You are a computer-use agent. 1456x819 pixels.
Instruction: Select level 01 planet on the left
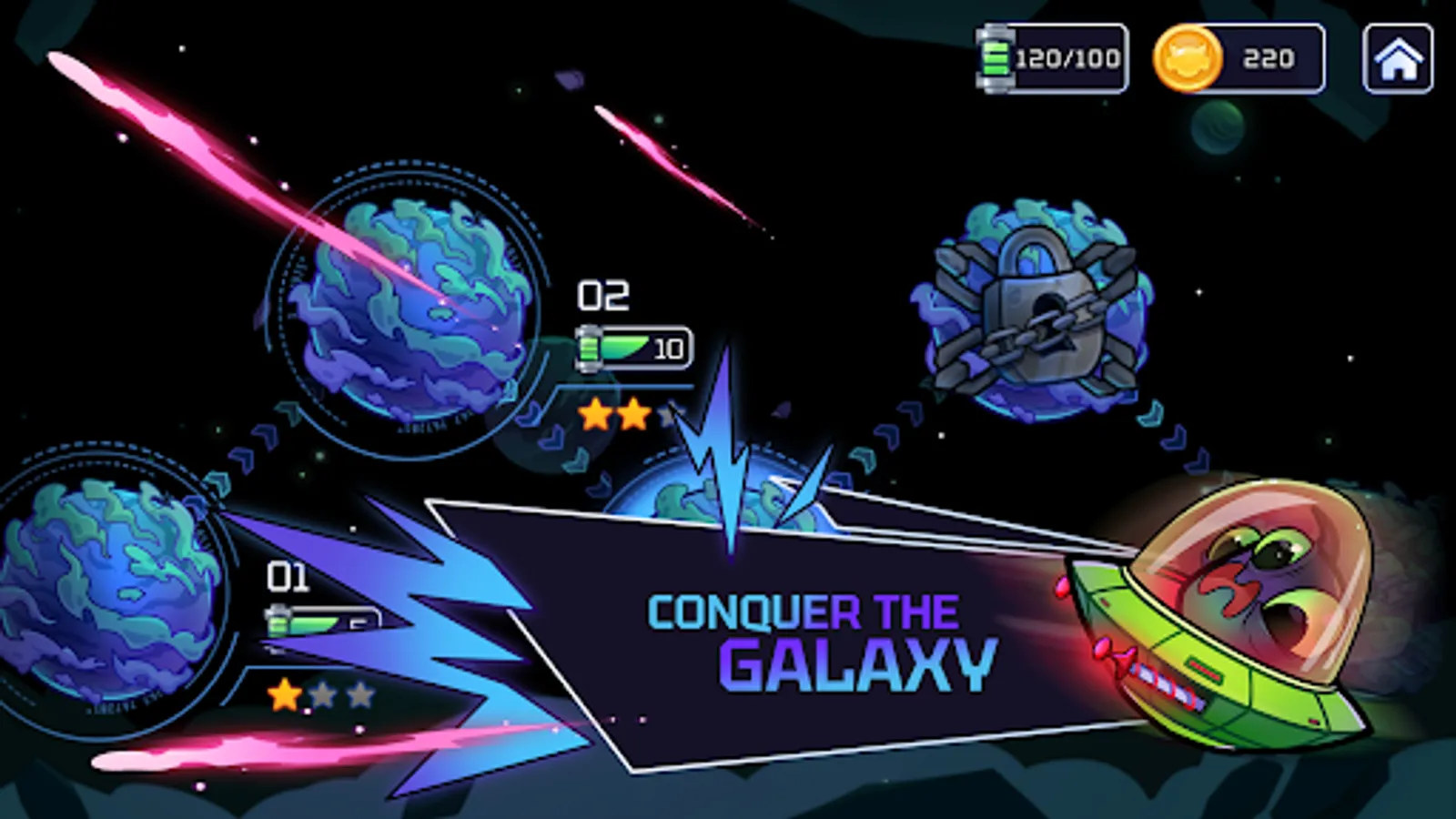tap(100, 591)
